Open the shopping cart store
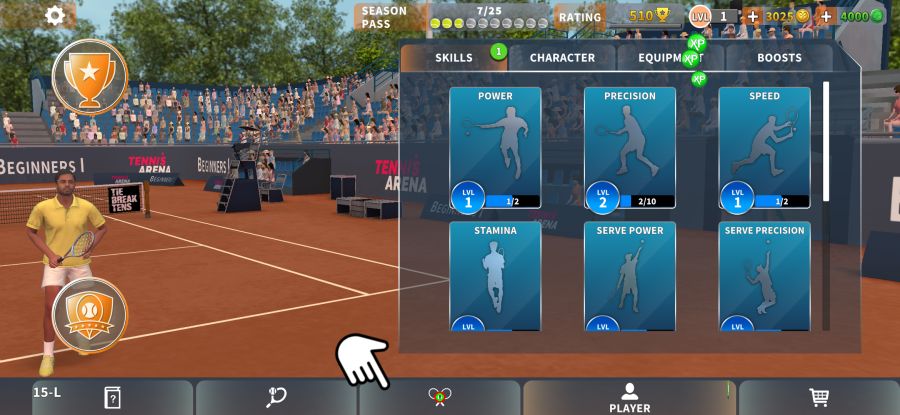 tap(819, 398)
